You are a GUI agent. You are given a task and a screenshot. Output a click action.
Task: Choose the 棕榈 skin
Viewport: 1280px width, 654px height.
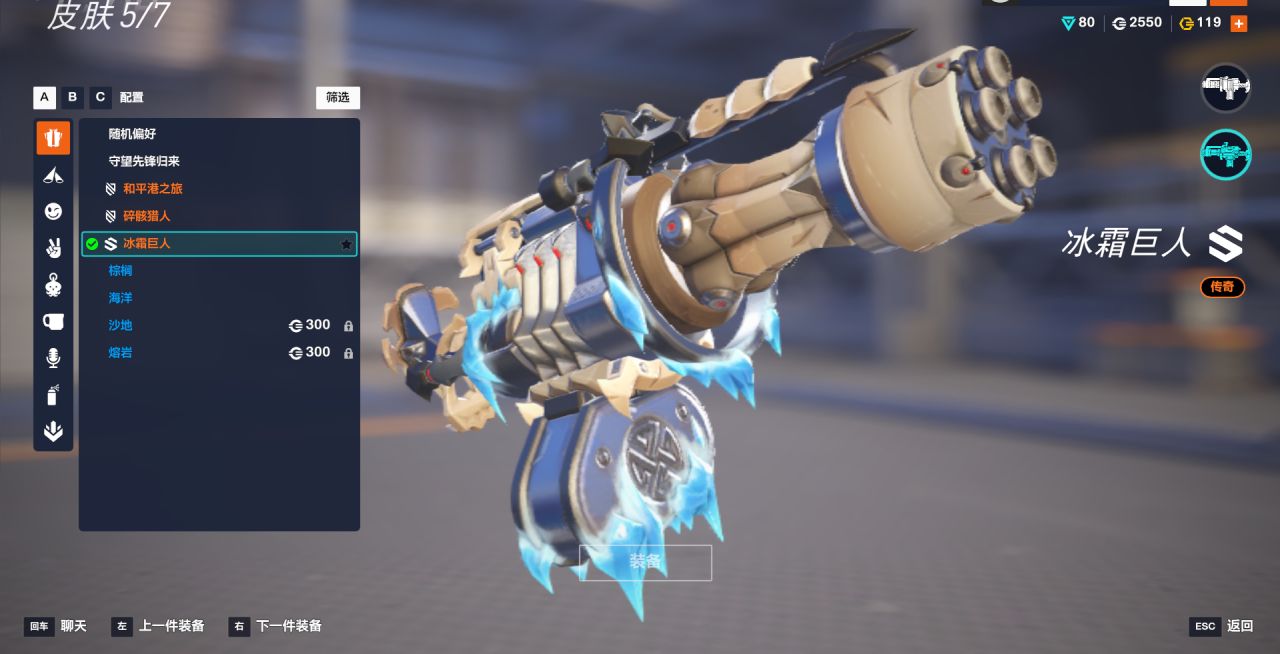tap(120, 271)
